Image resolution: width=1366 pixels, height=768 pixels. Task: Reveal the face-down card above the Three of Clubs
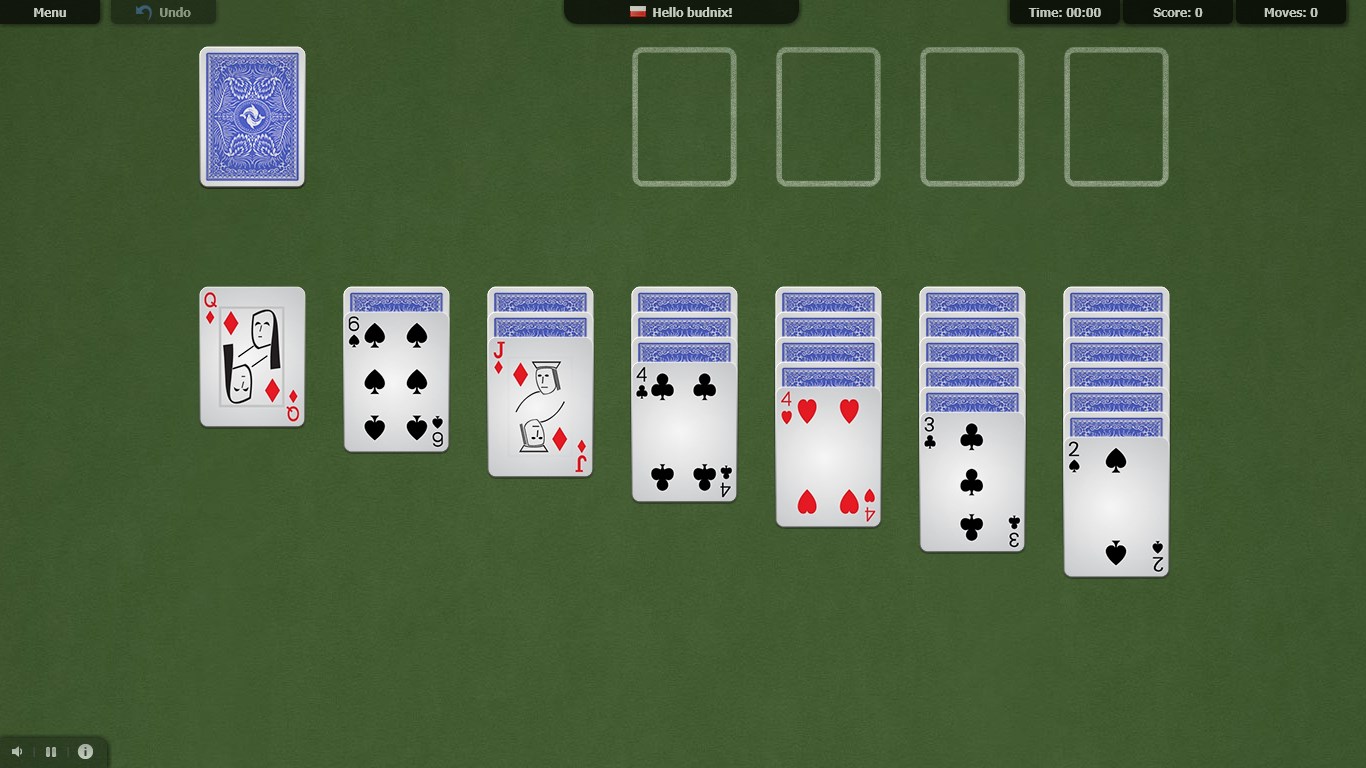tap(972, 402)
